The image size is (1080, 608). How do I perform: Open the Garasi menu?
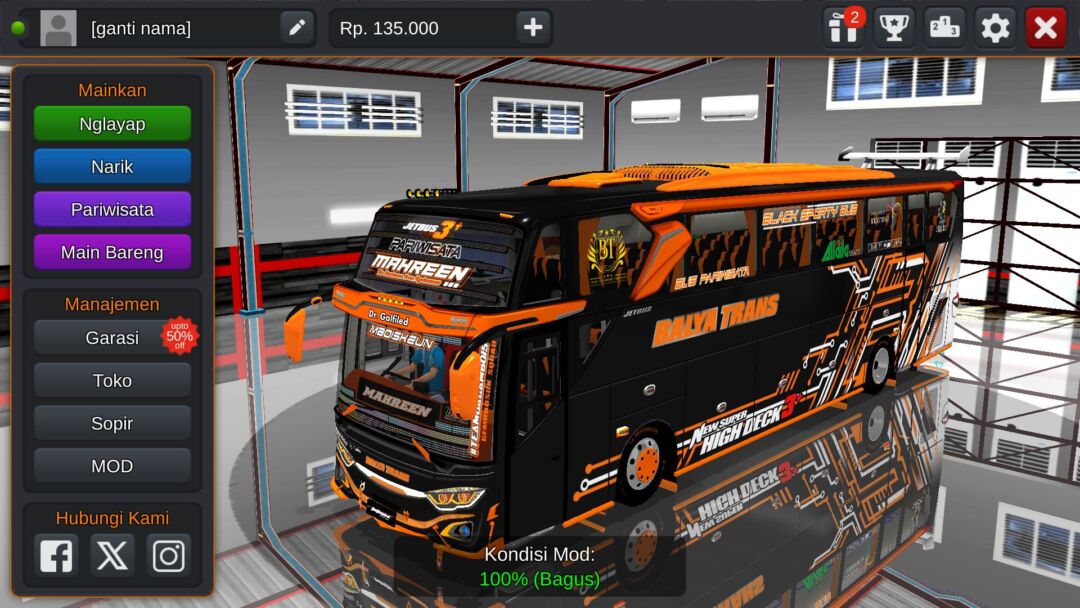click(112, 338)
